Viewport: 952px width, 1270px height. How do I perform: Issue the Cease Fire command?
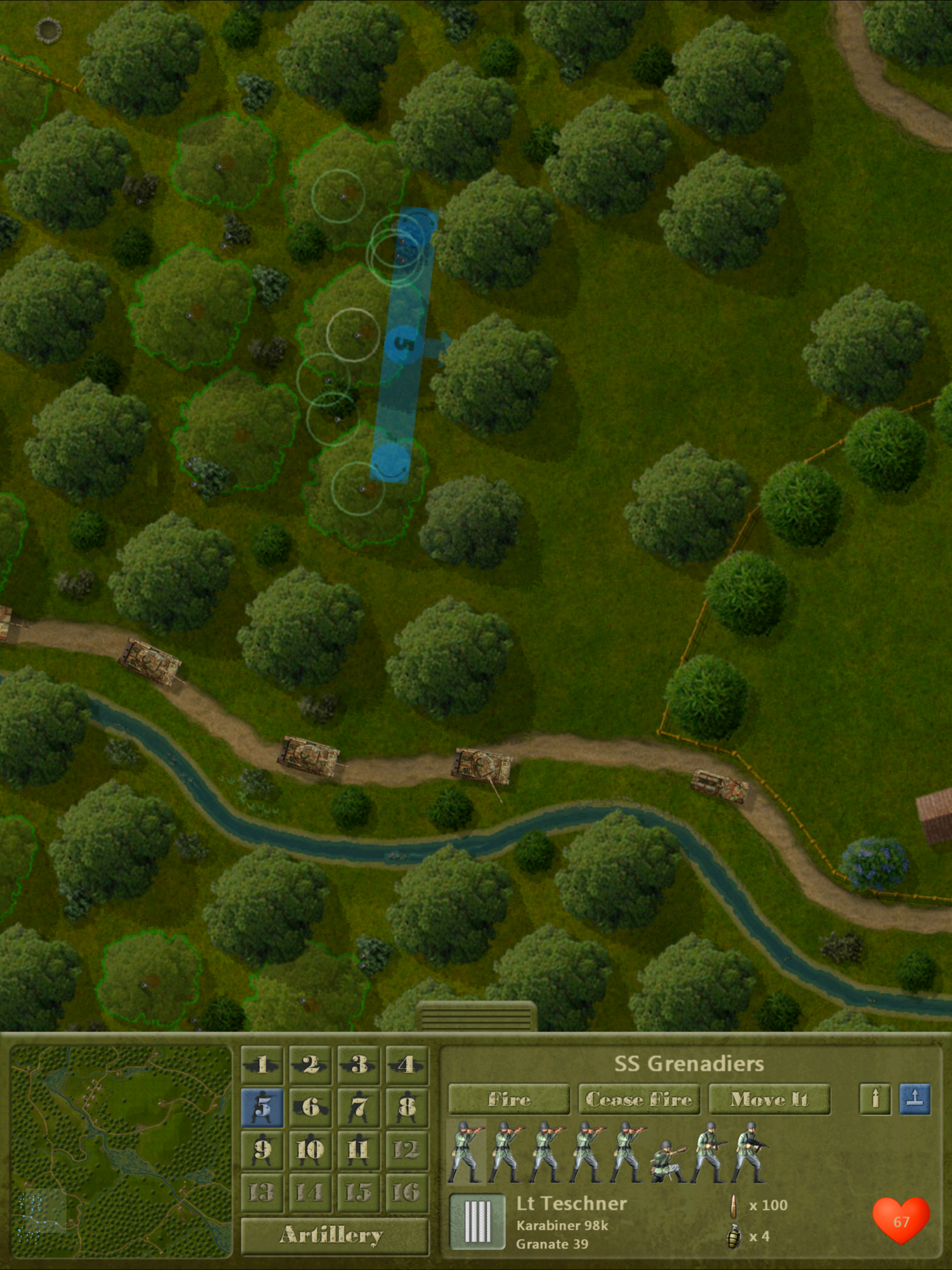(639, 1099)
